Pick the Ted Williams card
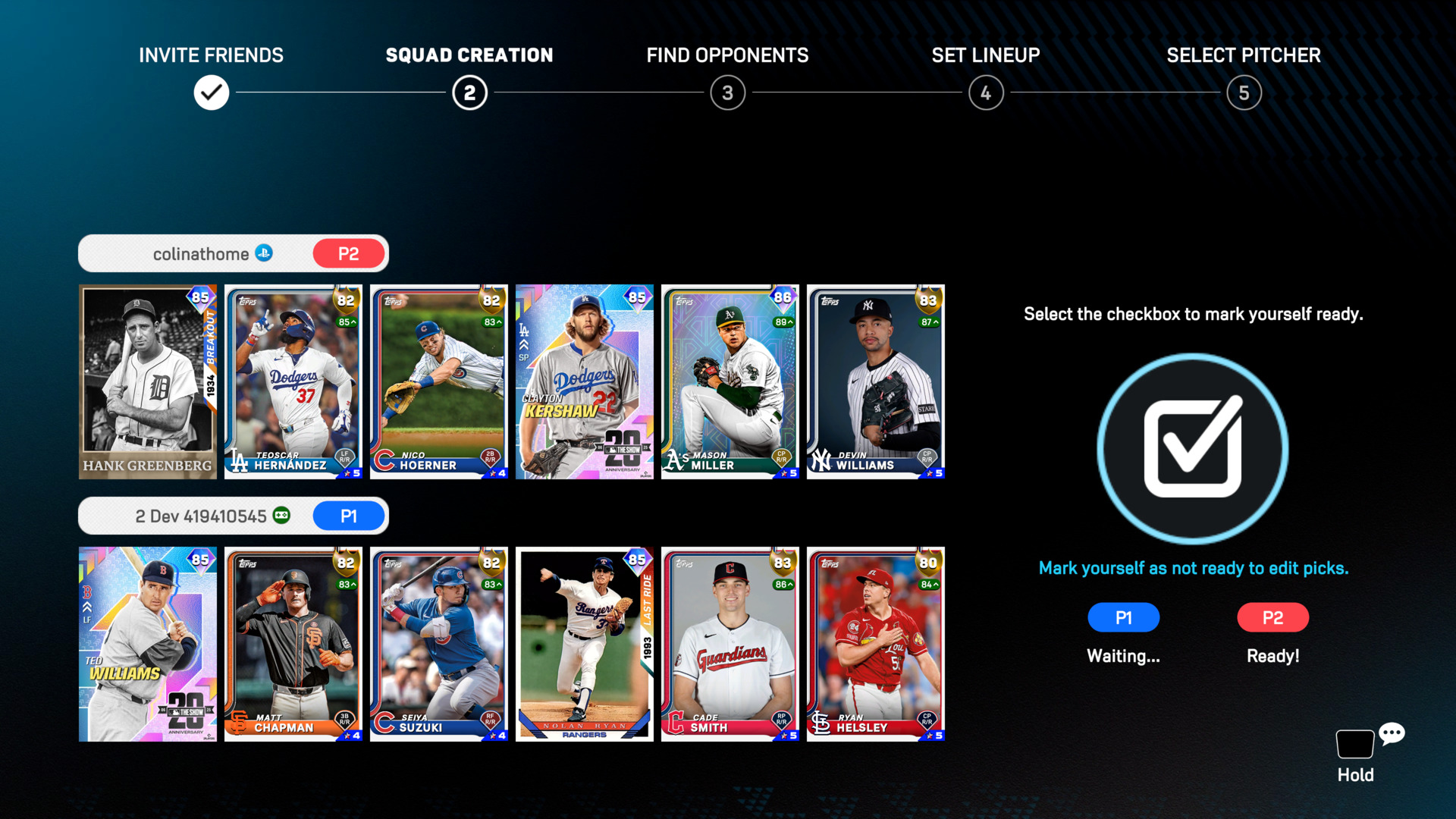The height and width of the screenshot is (819, 1456). tap(148, 644)
